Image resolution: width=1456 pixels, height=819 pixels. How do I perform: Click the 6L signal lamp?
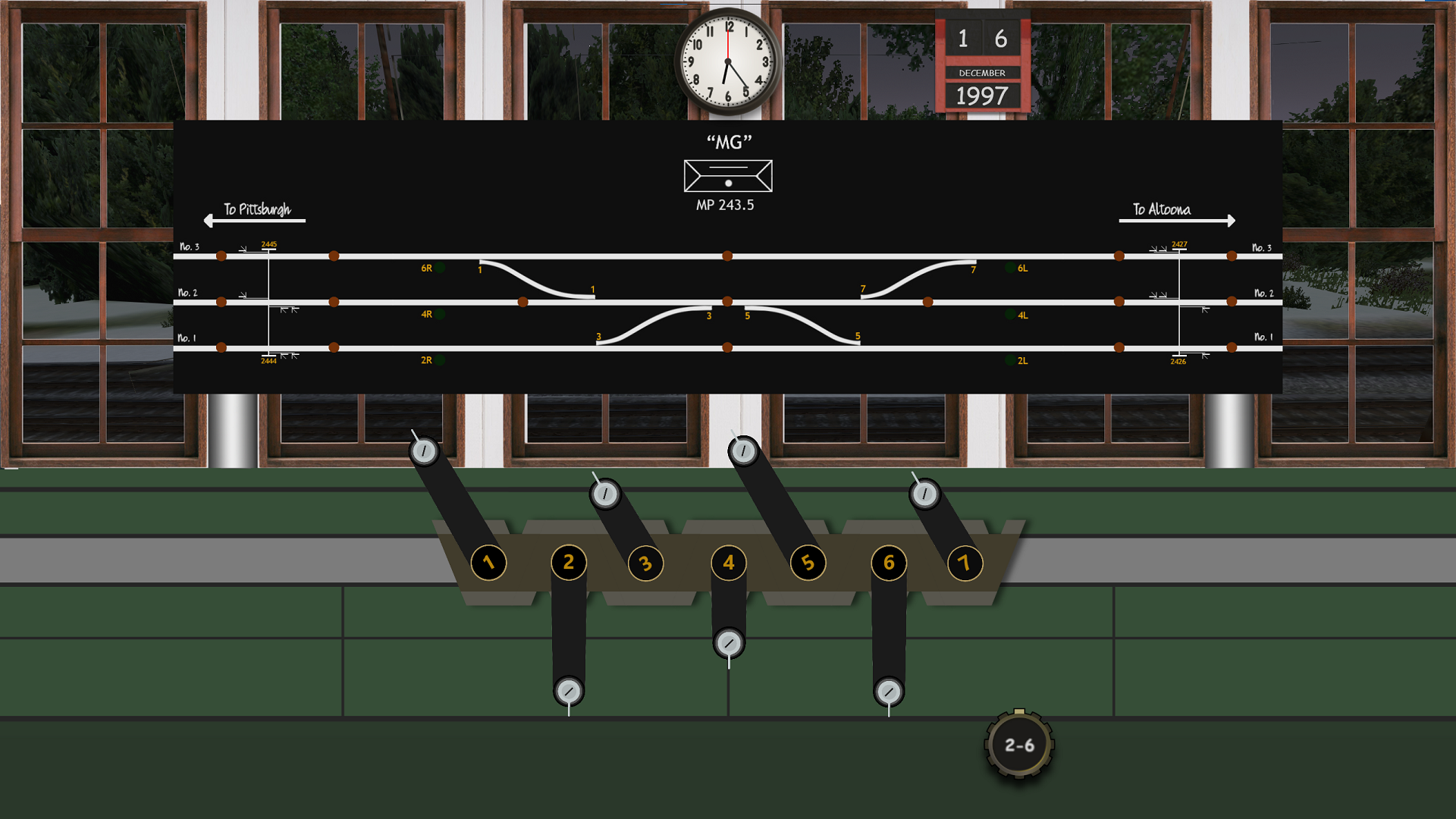1009,268
